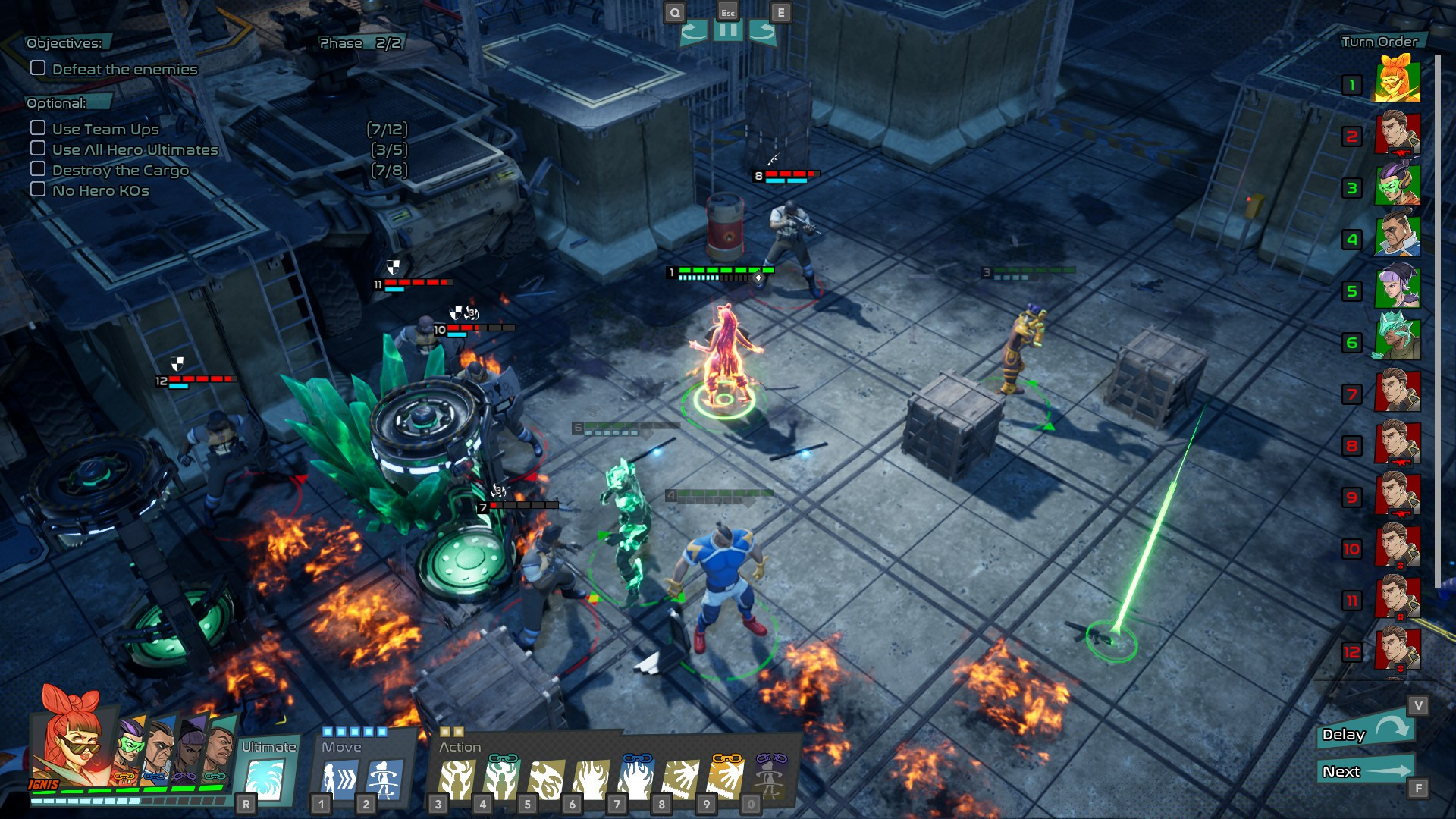
Task: Delay the current hero's turn
Action: coord(1365,732)
